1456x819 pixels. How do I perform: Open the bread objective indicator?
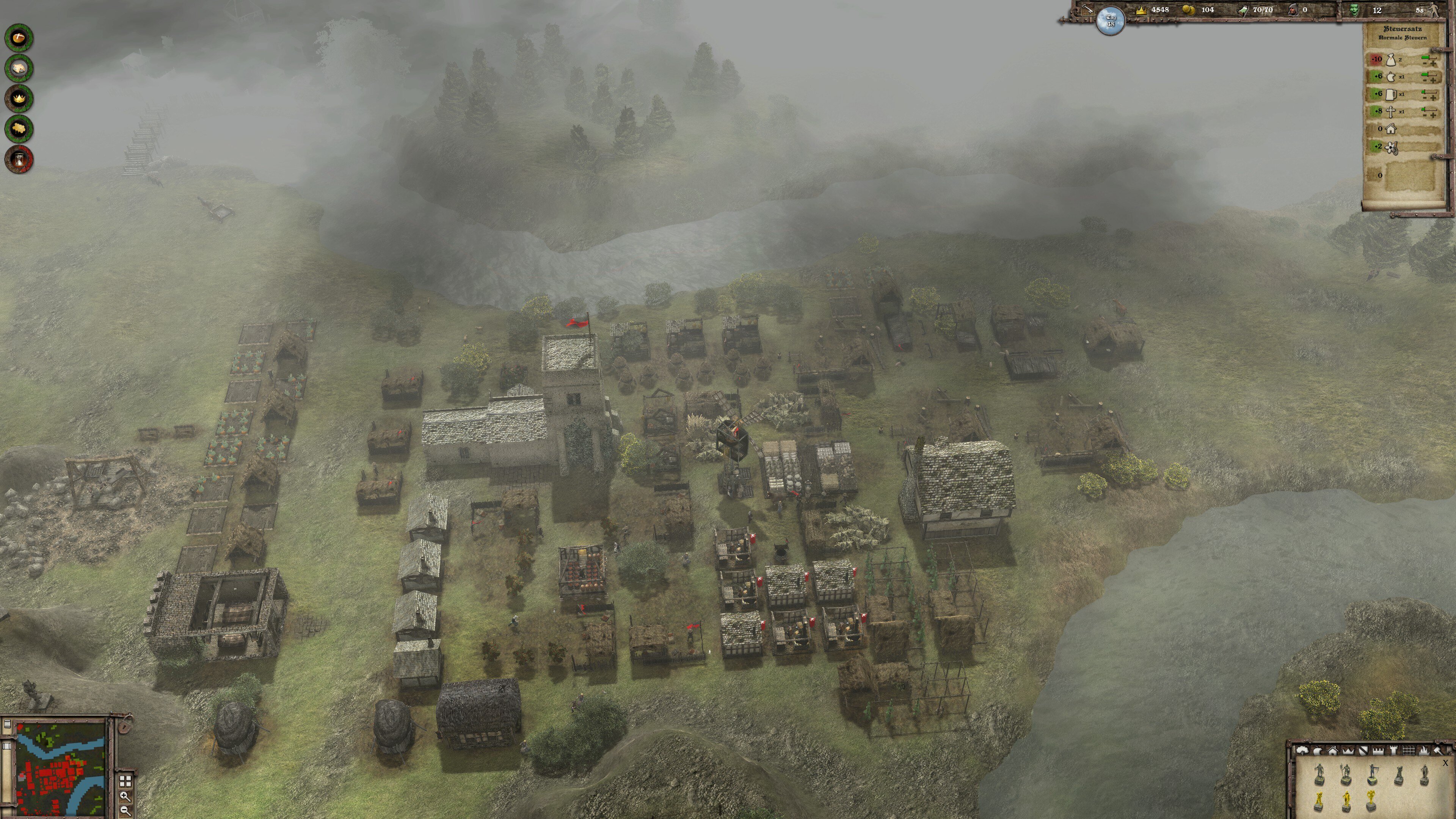pos(19,38)
